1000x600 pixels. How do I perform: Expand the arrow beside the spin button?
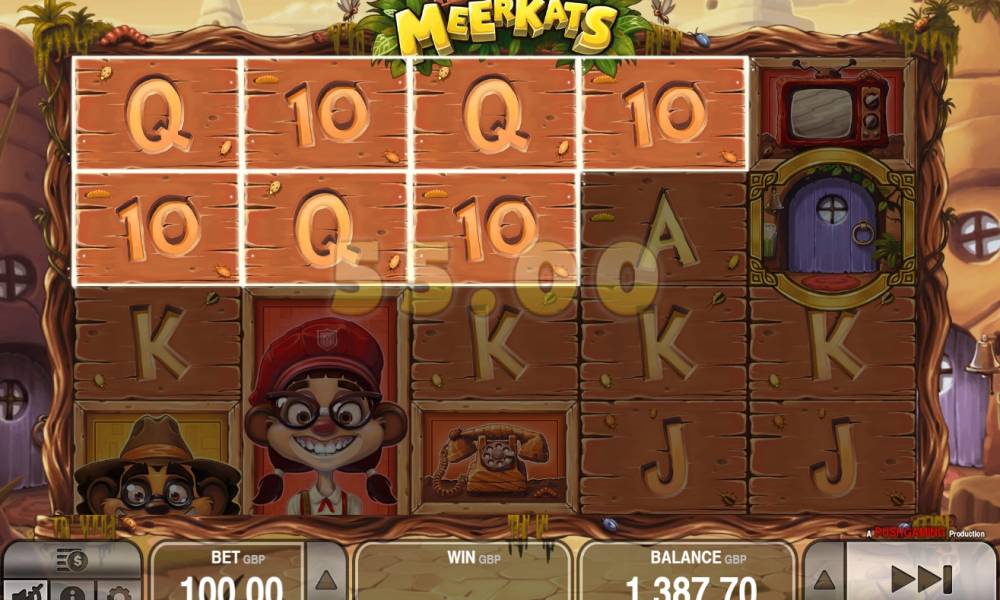pyautogui.click(x=823, y=578)
